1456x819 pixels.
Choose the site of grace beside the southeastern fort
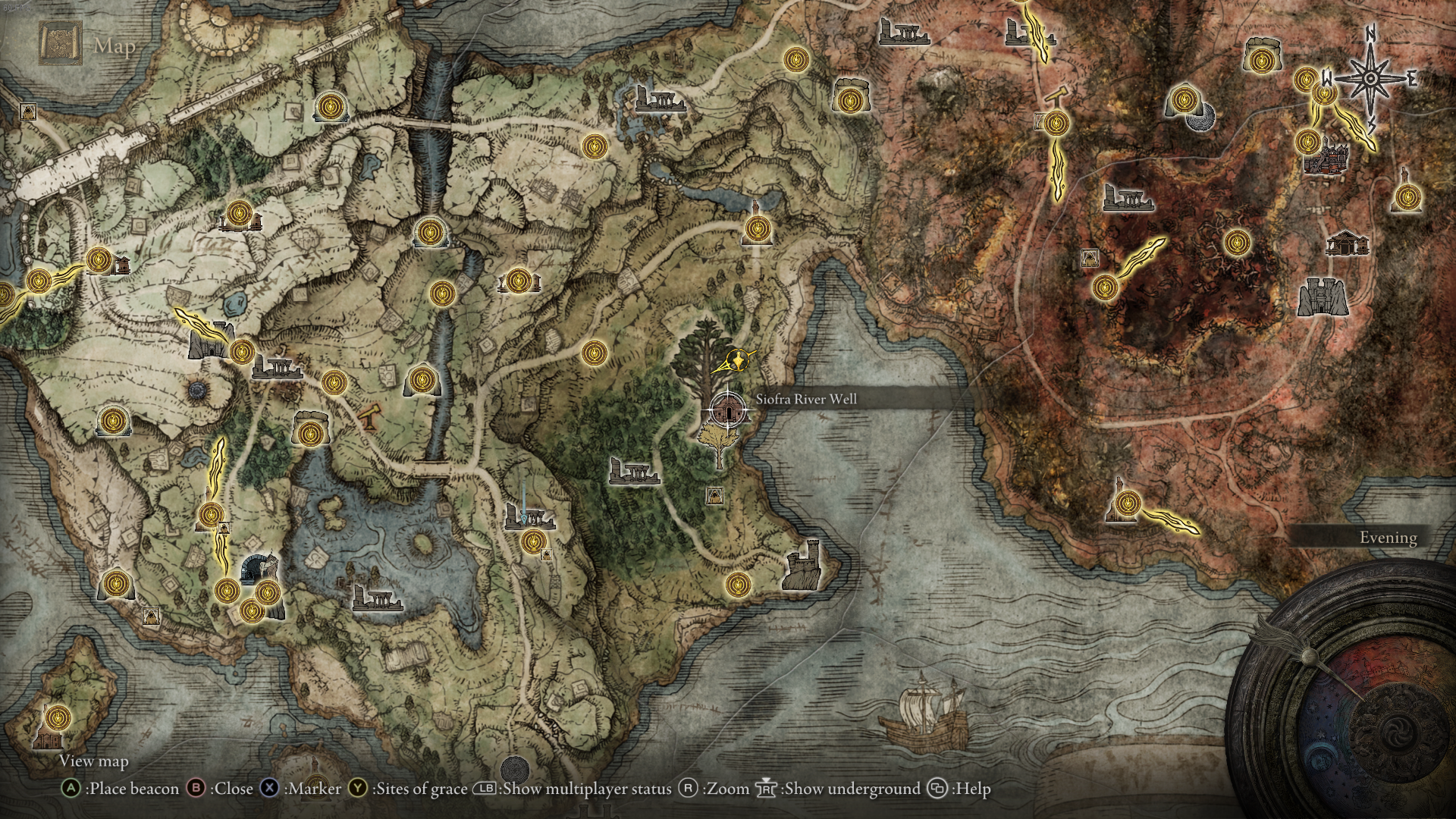click(737, 584)
